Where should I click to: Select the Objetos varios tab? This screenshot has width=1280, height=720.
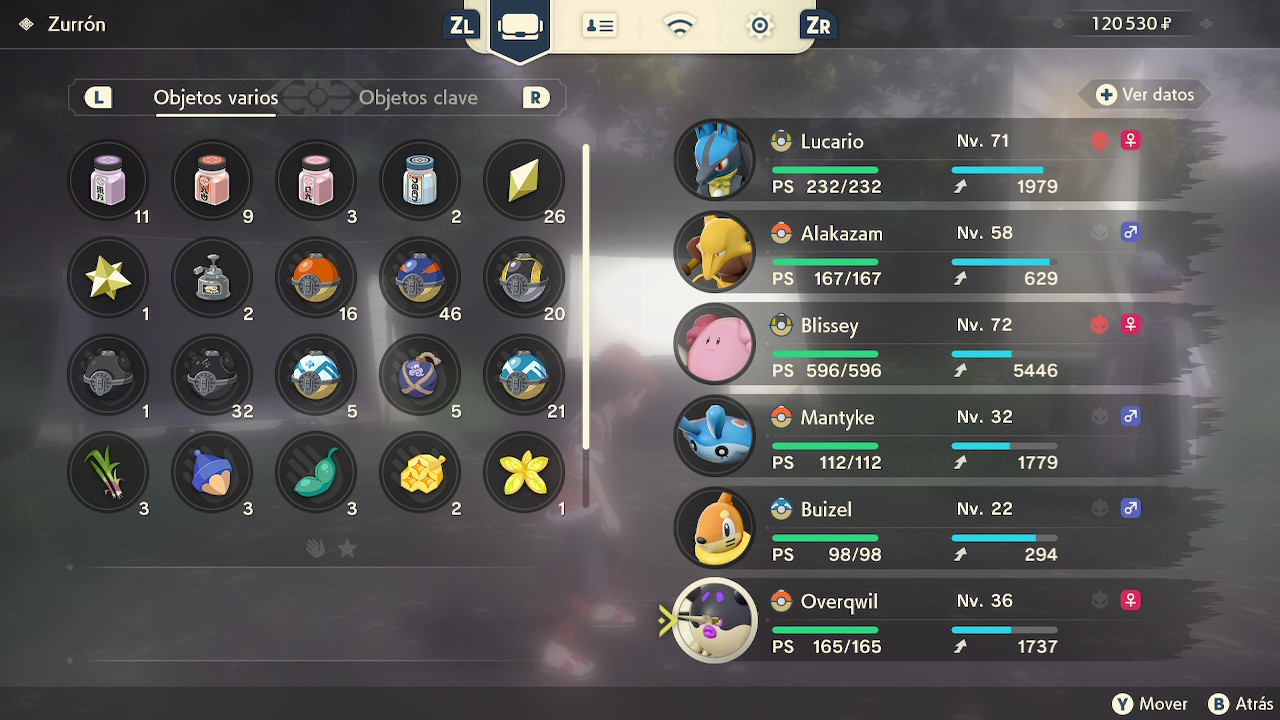(215, 98)
